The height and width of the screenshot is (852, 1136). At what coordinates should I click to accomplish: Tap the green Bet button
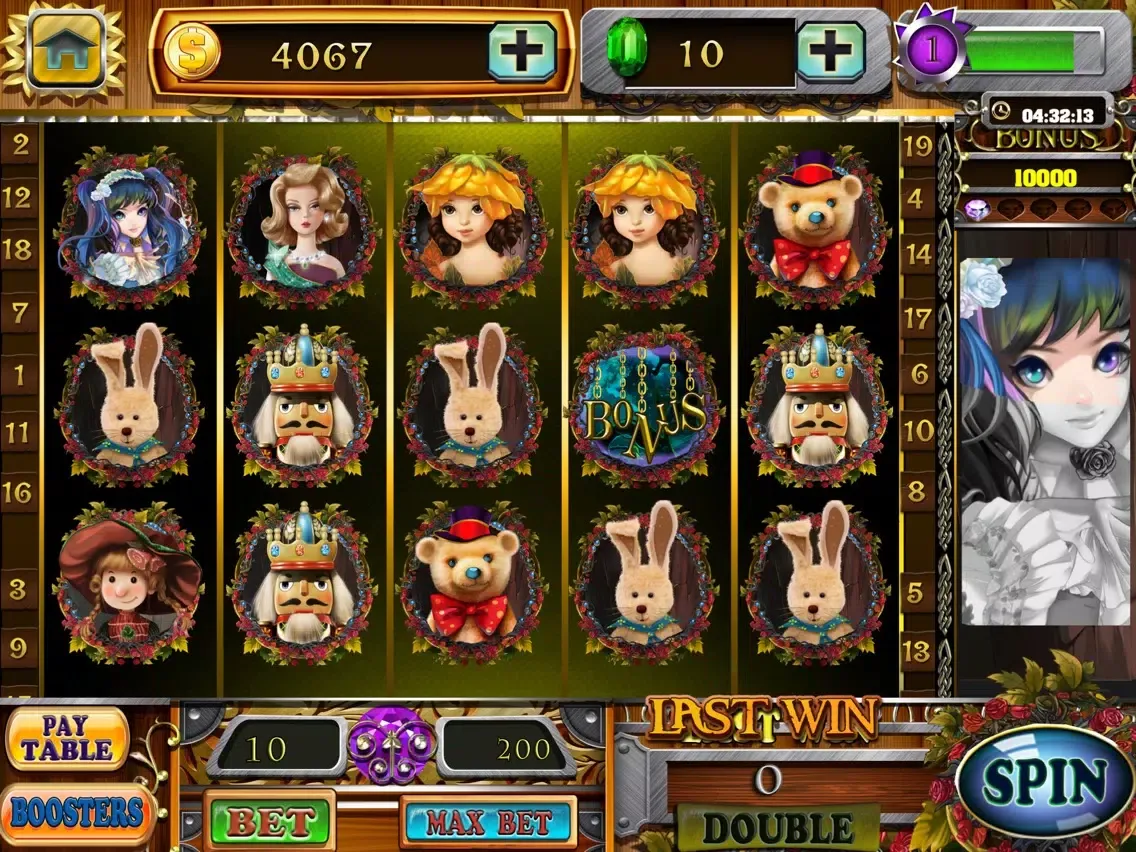[270, 822]
